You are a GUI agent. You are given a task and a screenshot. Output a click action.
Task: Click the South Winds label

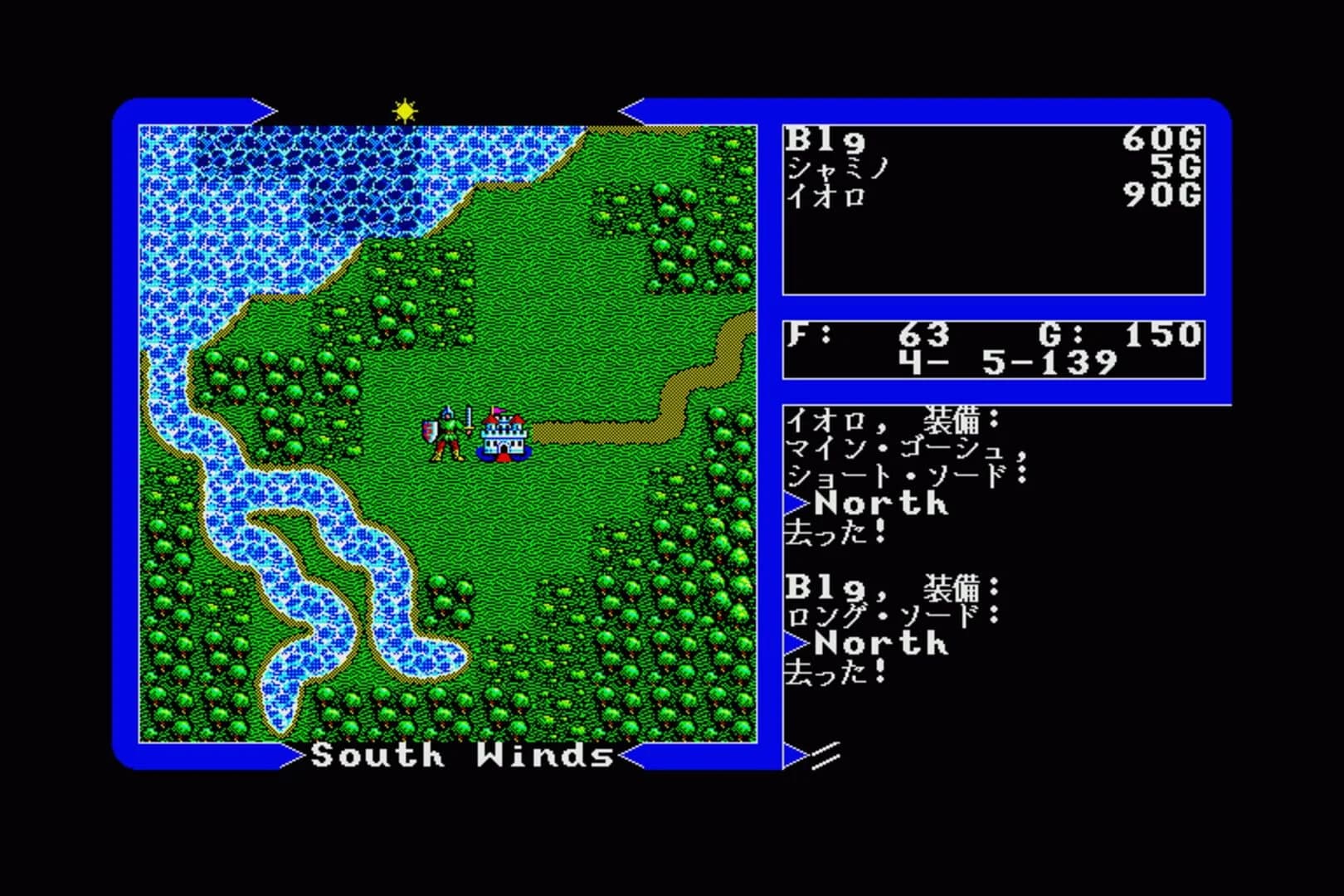[460, 756]
